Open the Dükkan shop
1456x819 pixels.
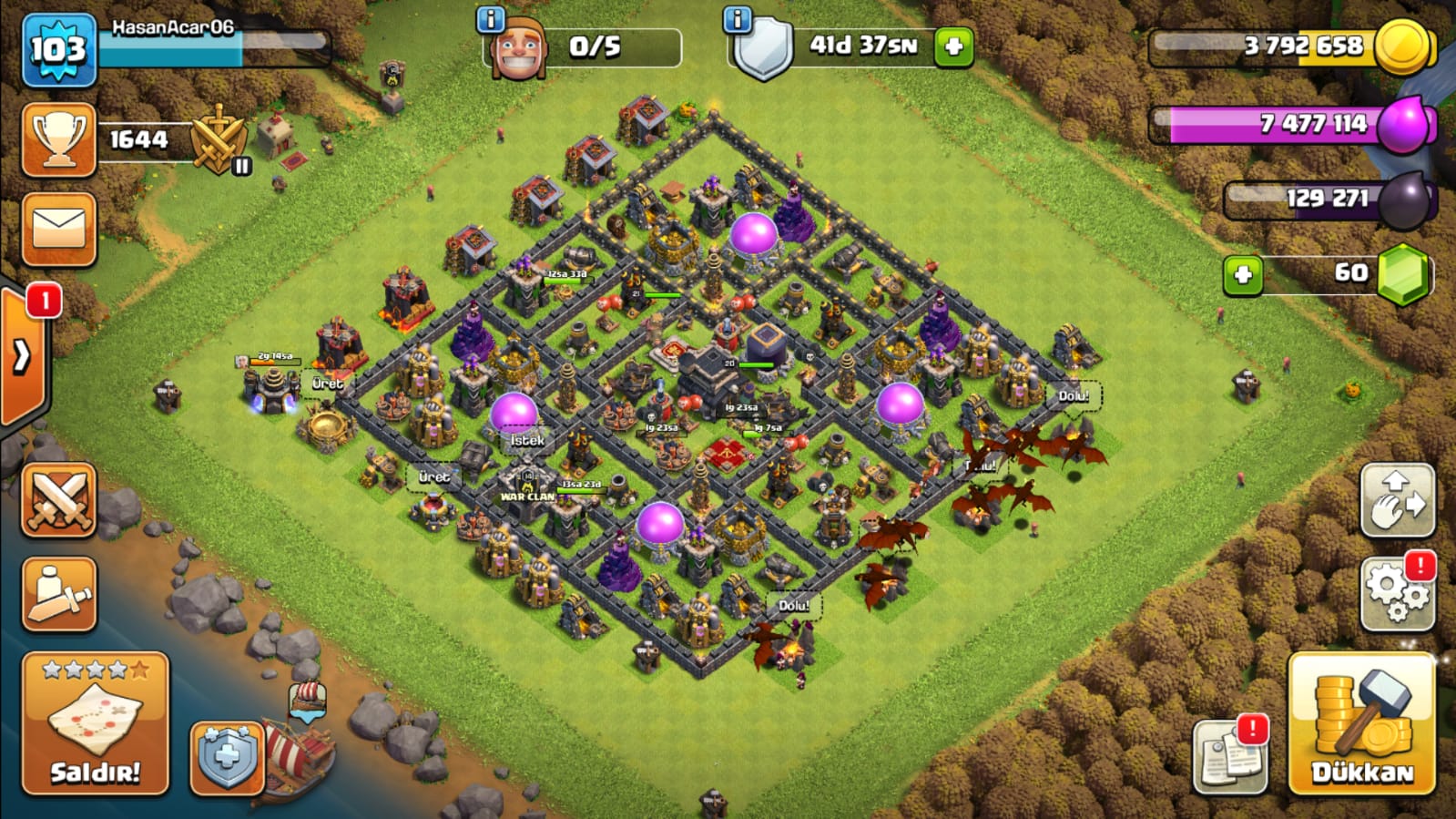tap(1361, 724)
